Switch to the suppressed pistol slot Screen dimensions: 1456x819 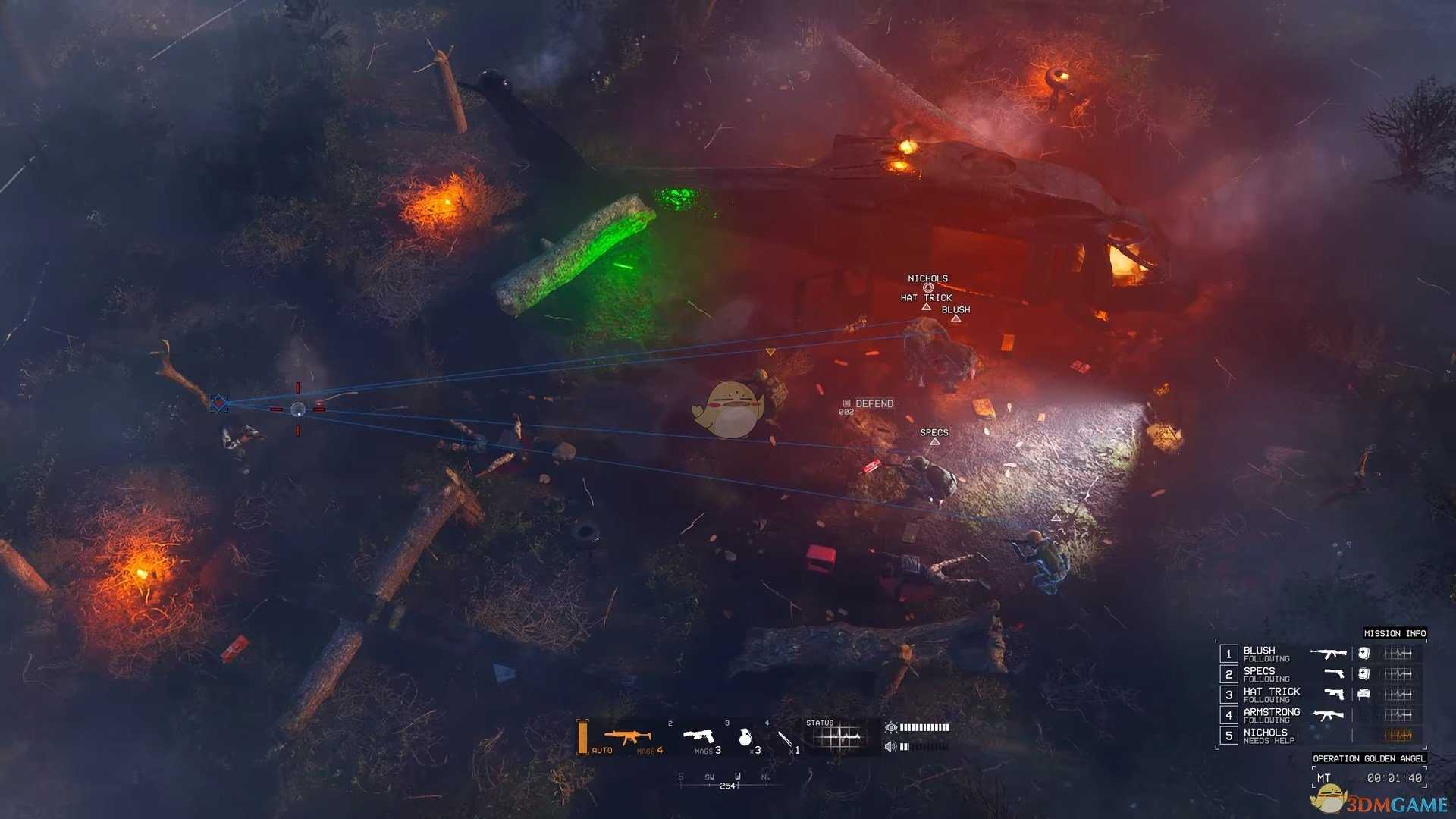point(699,737)
